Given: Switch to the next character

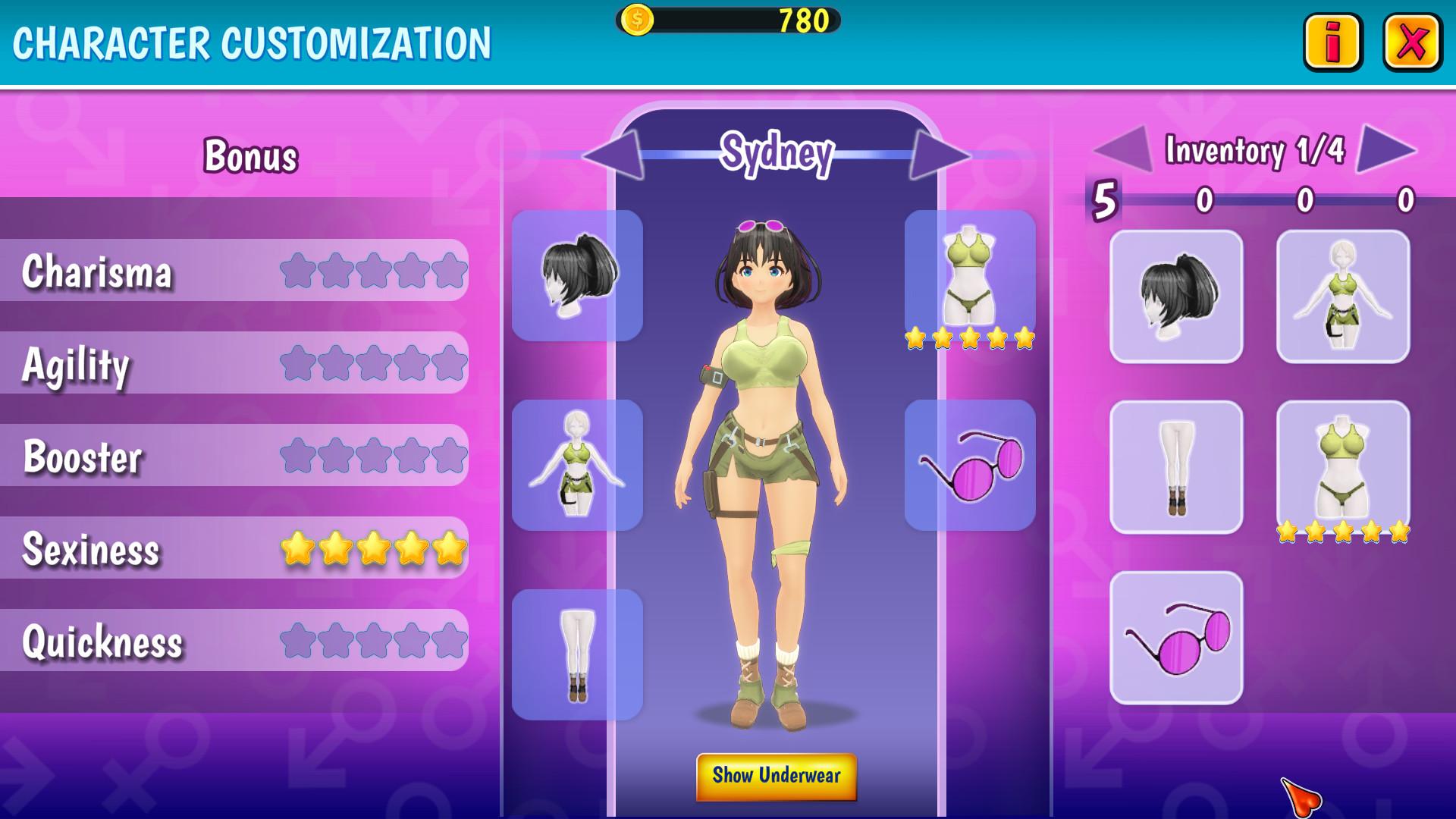Looking at the screenshot, I should click(939, 155).
